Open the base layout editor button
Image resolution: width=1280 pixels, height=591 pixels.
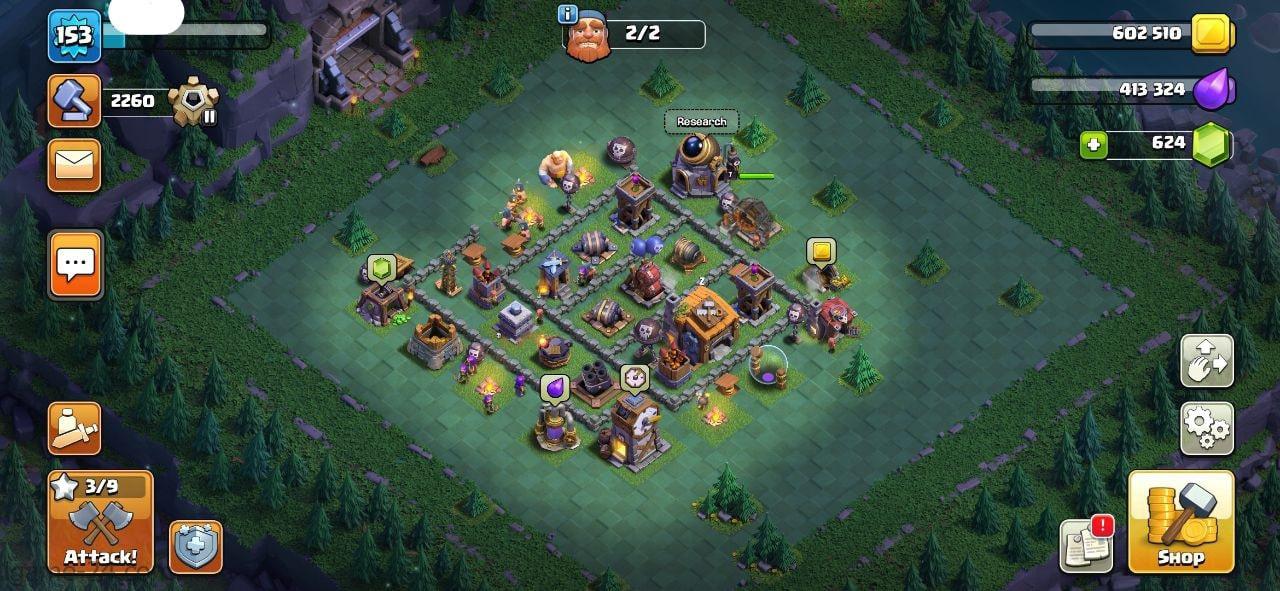(1206, 361)
